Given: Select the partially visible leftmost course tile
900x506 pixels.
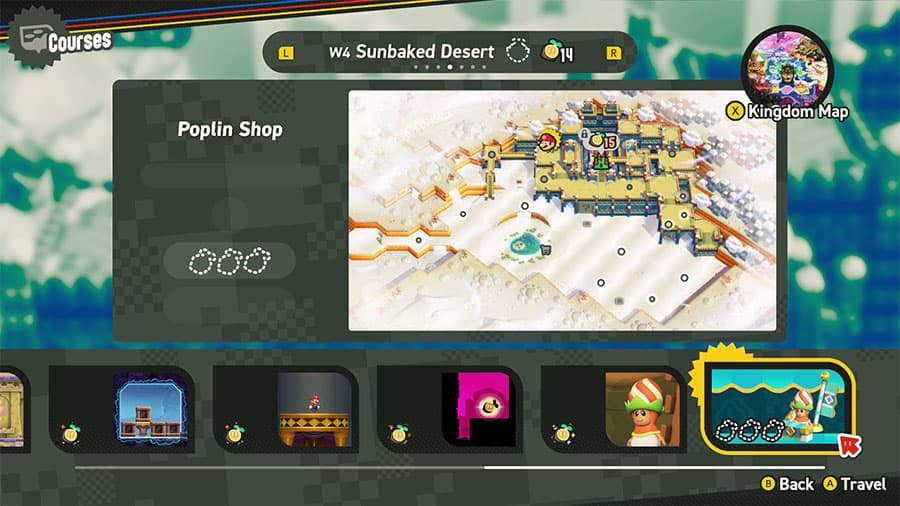Looking at the screenshot, I should pos(12,408).
